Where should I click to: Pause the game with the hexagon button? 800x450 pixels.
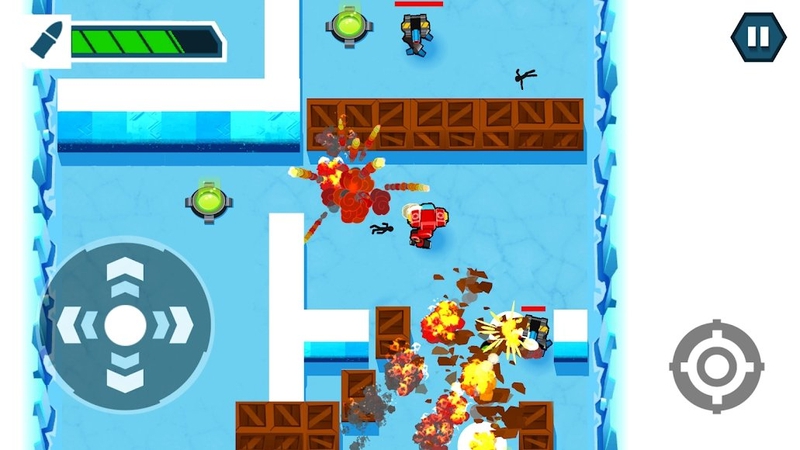[x=757, y=37]
